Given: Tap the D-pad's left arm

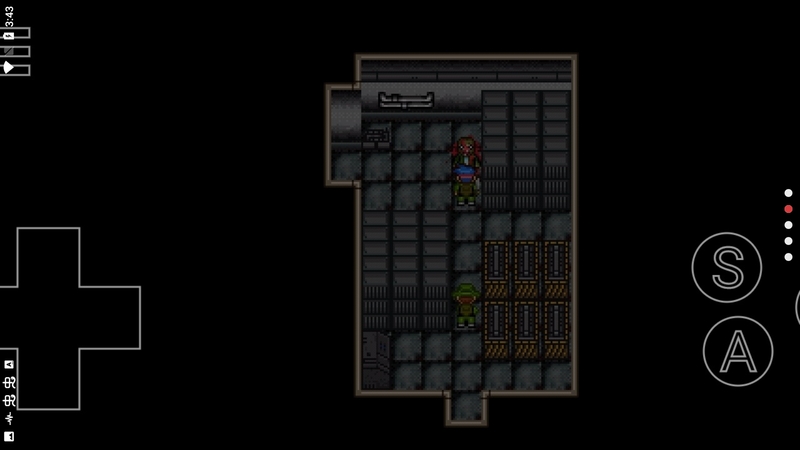Looking at the screenshot, I should click(8, 318).
